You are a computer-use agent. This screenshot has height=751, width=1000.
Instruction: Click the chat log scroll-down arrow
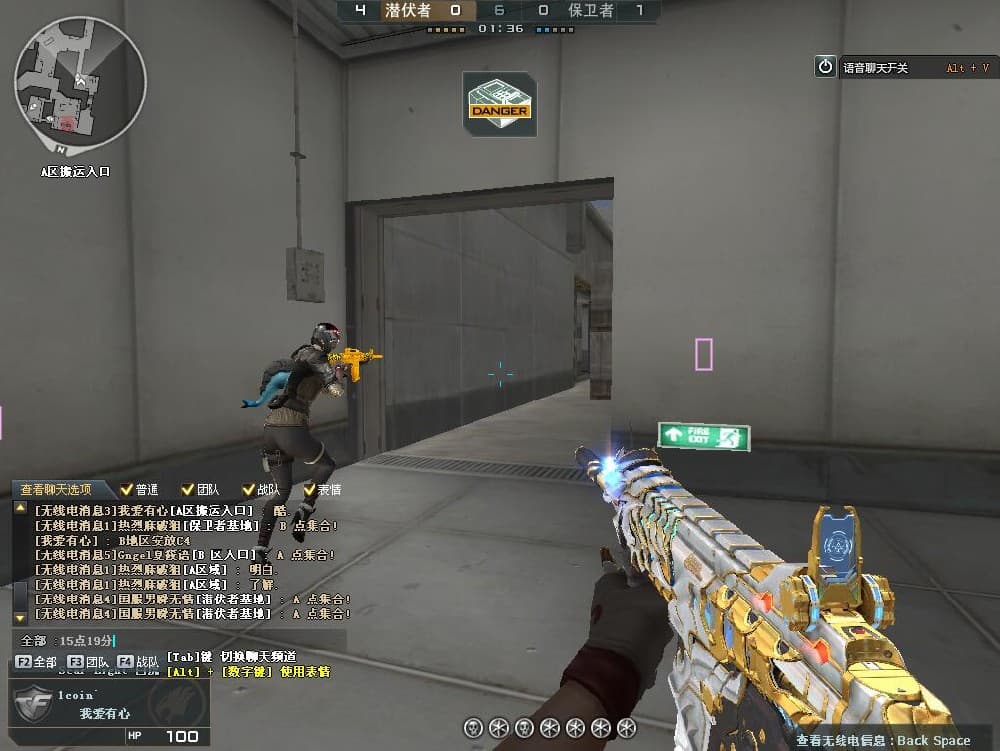coord(20,617)
